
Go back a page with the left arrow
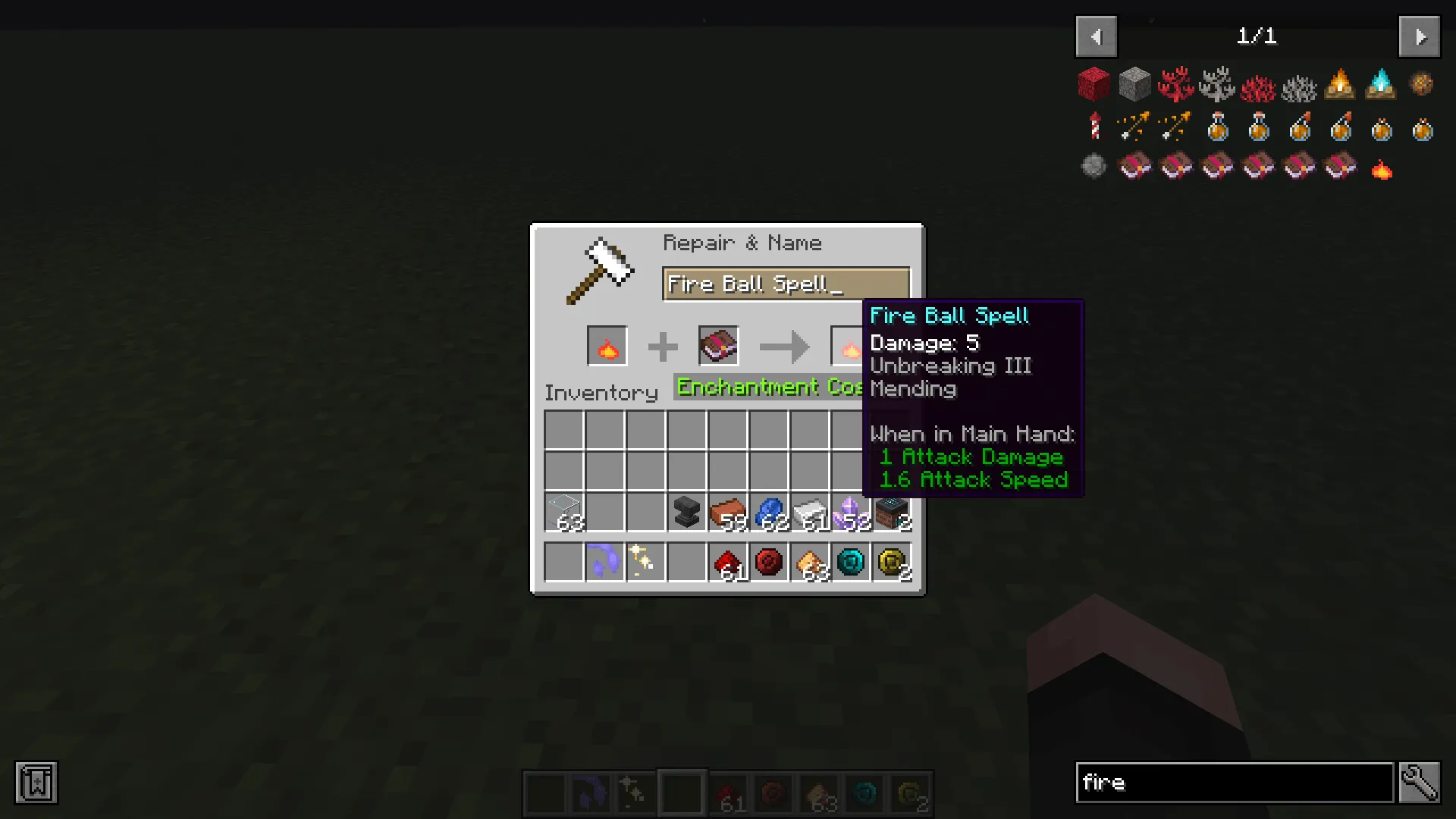(1096, 36)
